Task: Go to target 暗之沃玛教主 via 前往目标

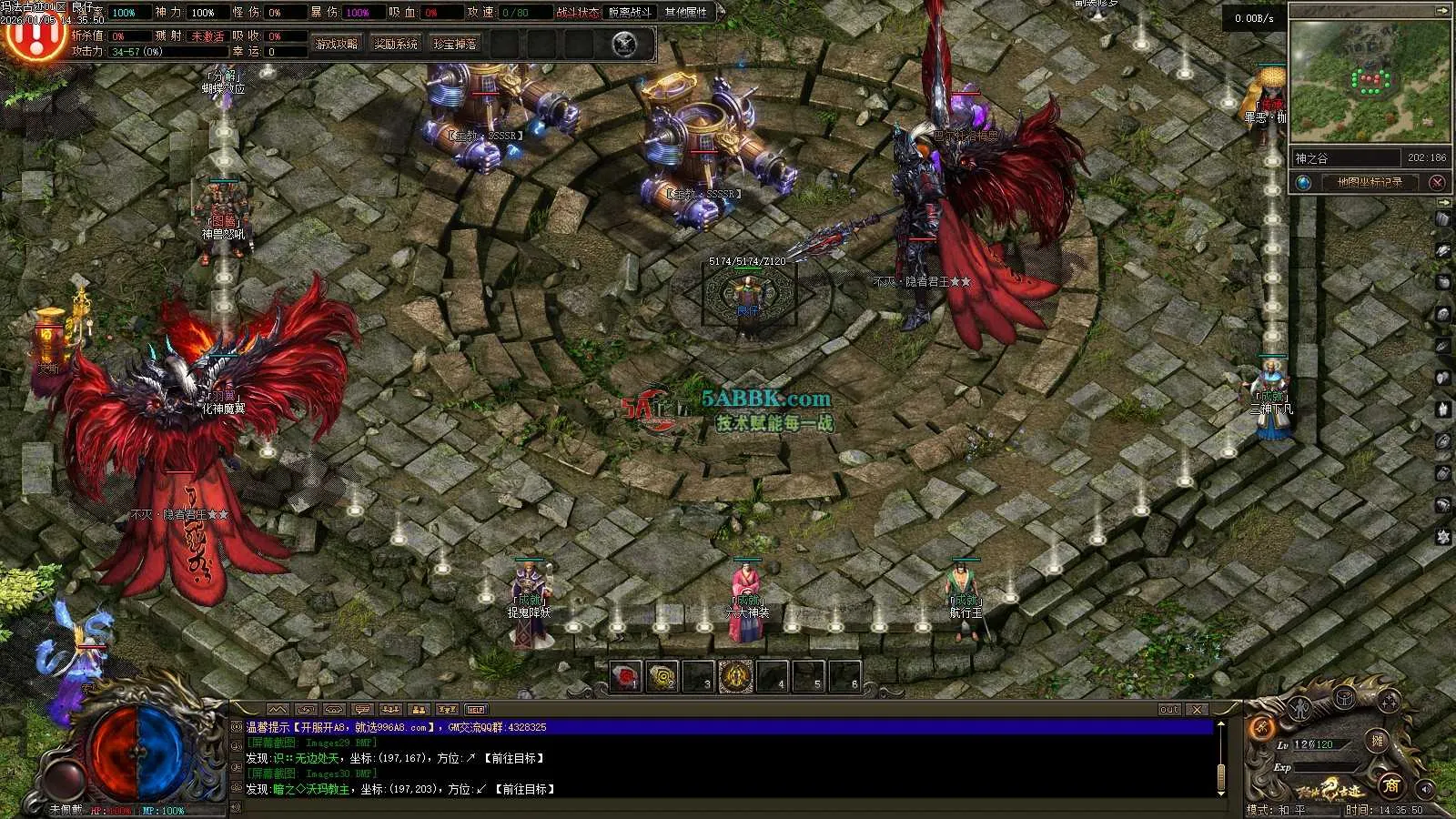Action: tap(525, 789)
